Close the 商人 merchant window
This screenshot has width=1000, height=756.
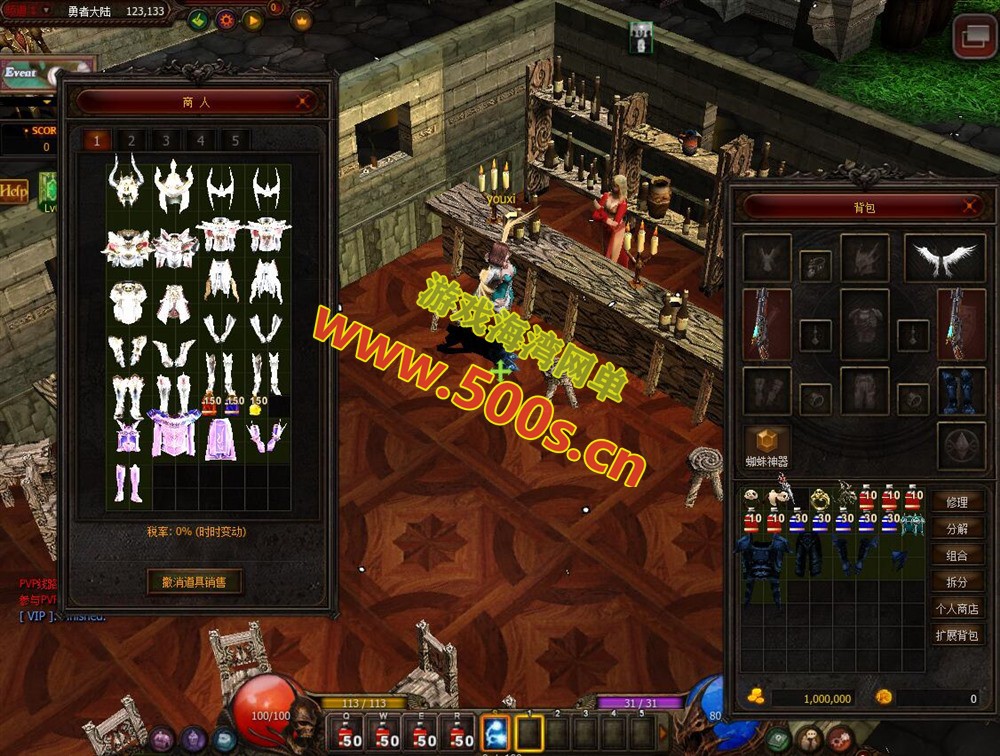(x=303, y=101)
